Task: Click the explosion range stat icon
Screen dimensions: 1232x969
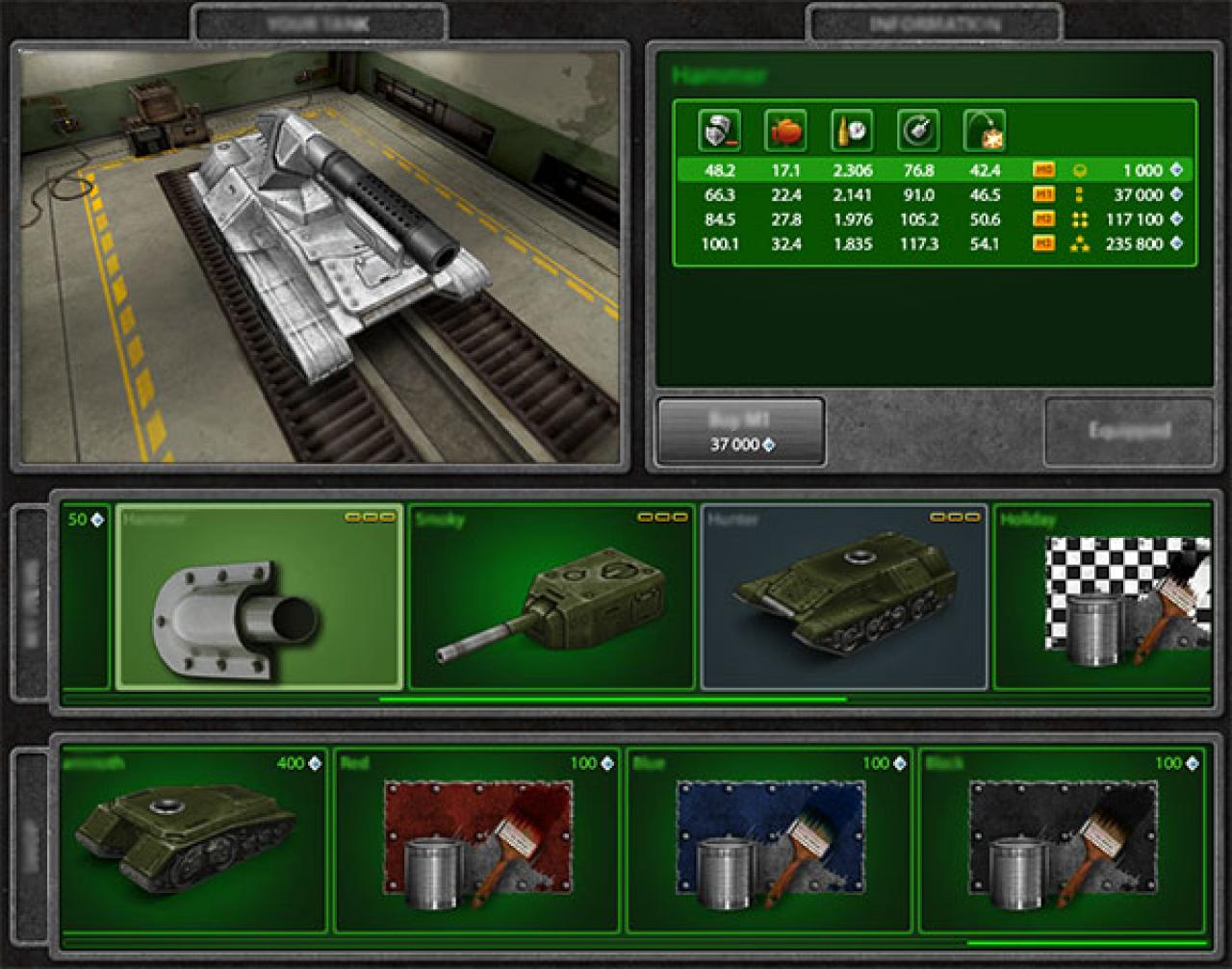Action: pyautogui.click(x=984, y=130)
